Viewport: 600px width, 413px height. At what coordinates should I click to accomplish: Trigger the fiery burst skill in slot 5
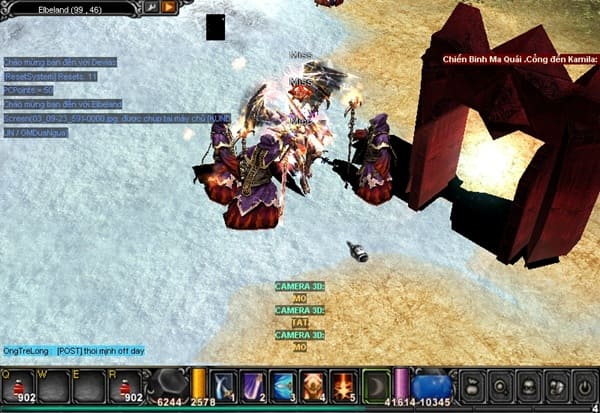pos(344,386)
